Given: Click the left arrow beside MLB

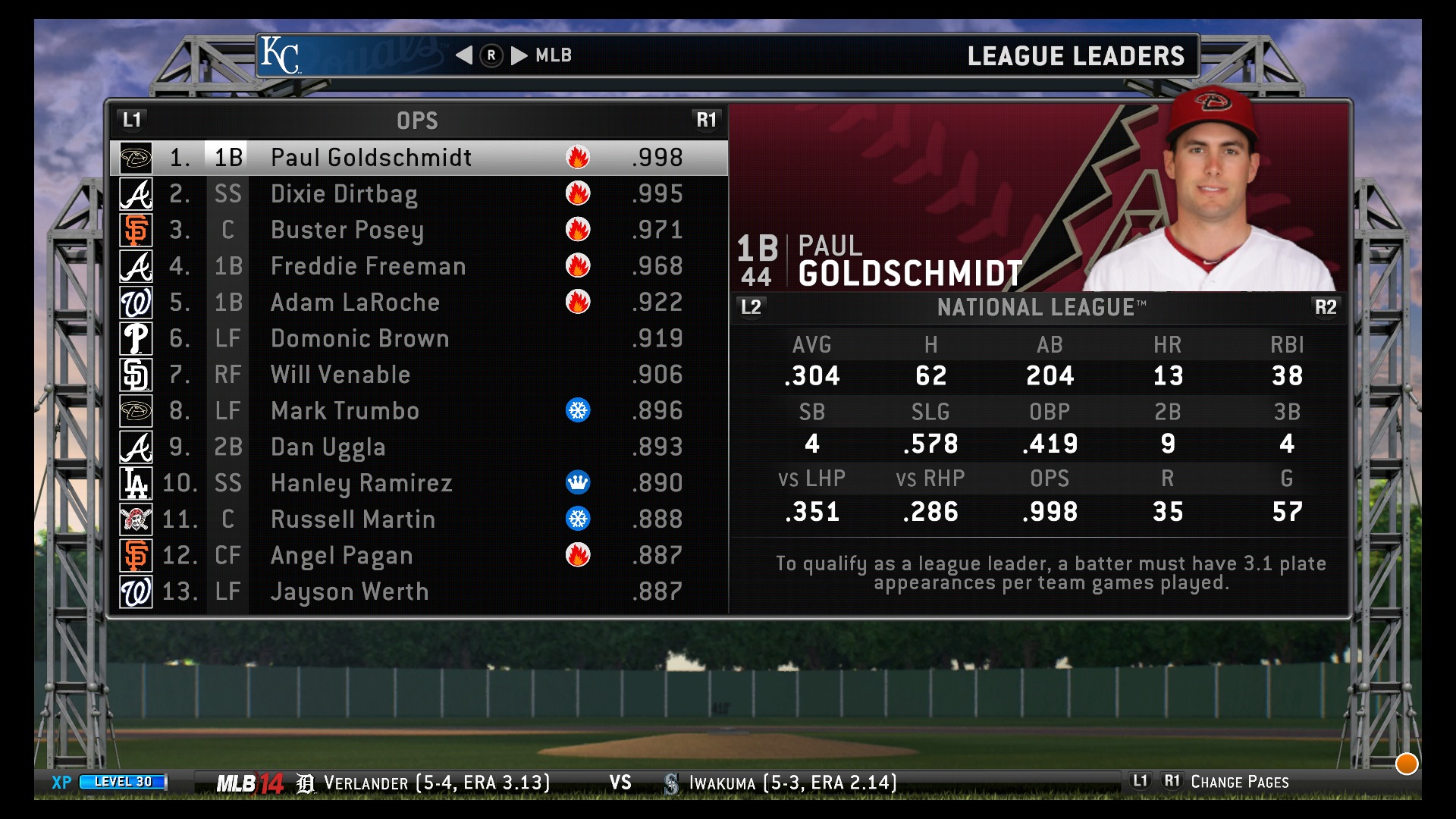Looking at the screenshot, I should coord(464,55).
